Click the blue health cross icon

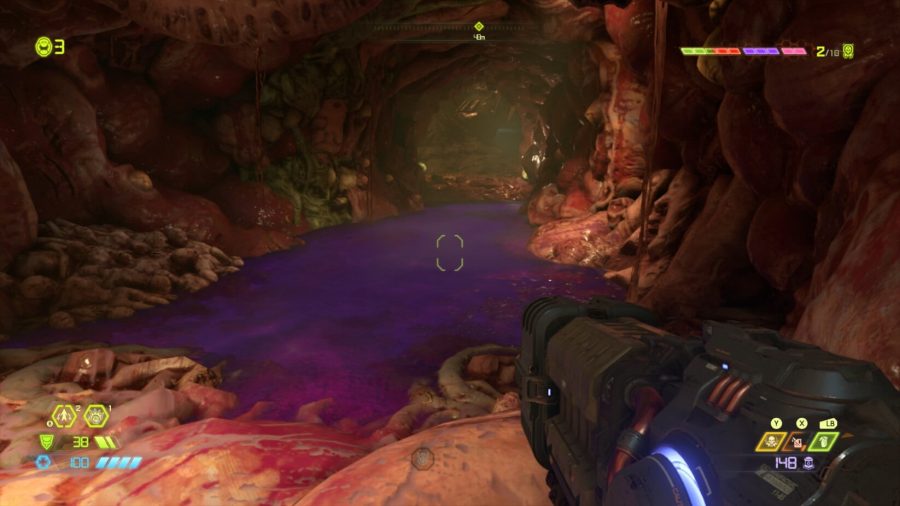(44, 462)
